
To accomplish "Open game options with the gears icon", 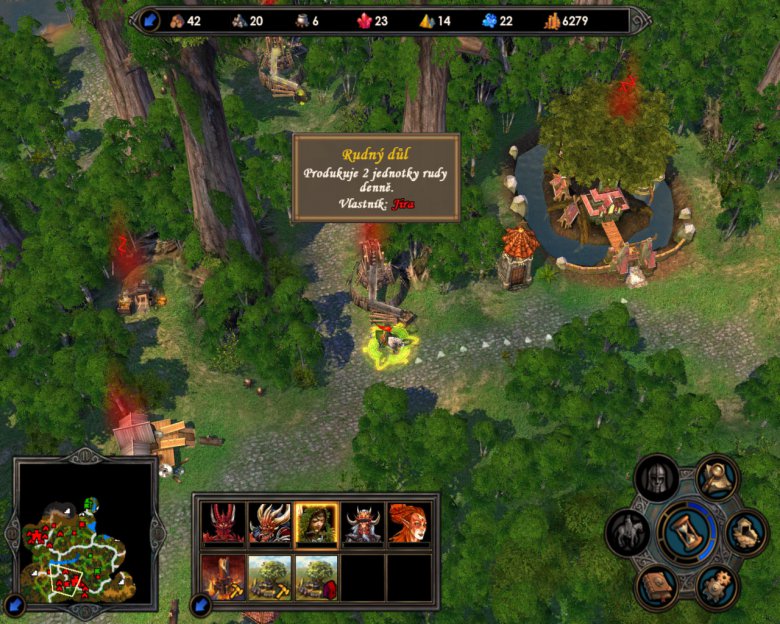I will point(716,586).
